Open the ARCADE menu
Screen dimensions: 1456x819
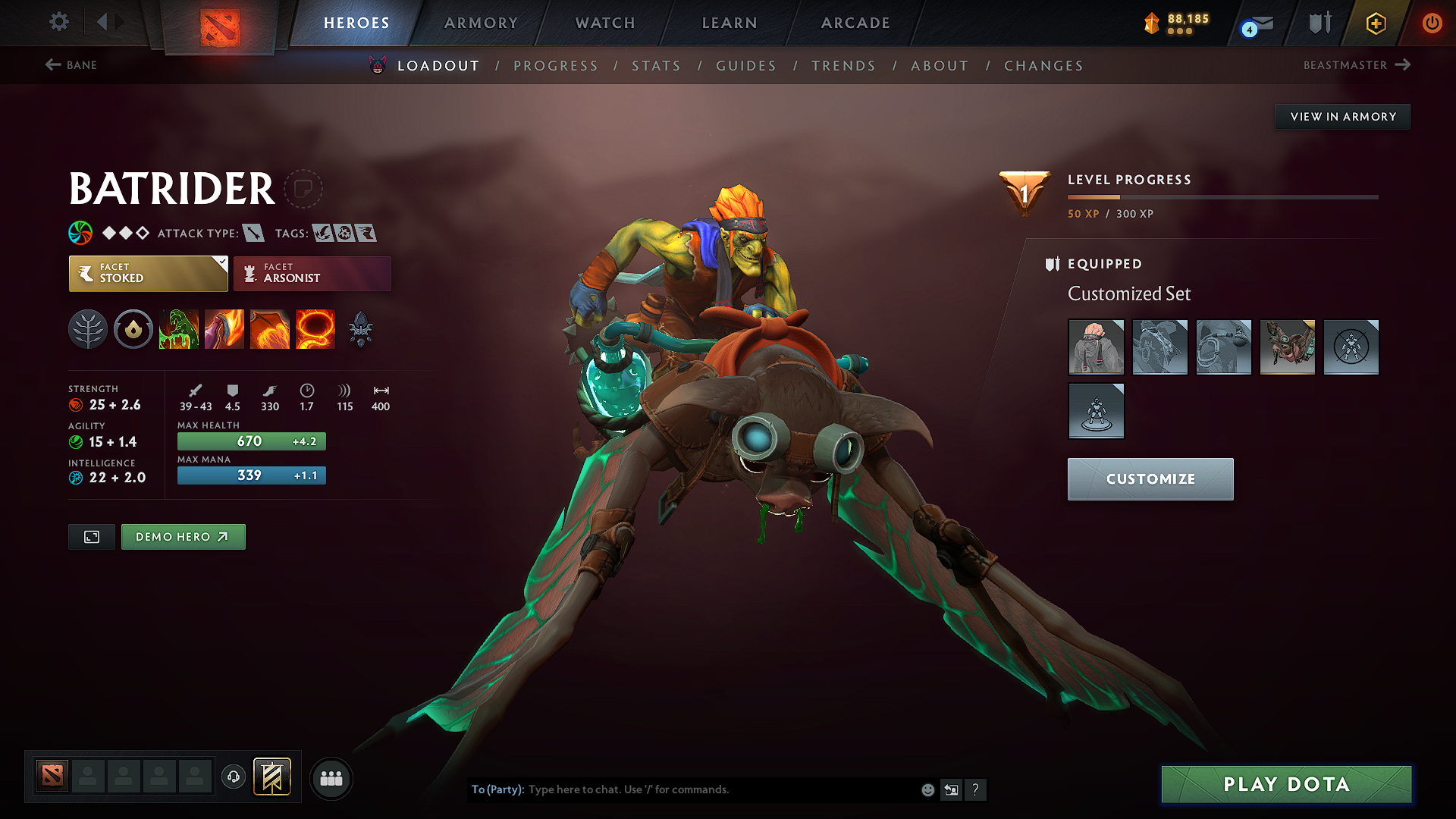coord(855,23)
